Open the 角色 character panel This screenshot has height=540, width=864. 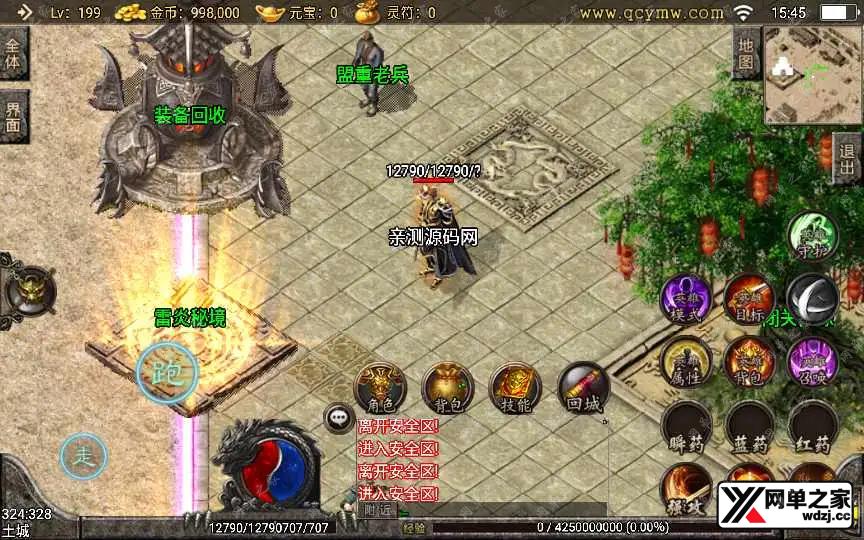[x=381, y=387]
